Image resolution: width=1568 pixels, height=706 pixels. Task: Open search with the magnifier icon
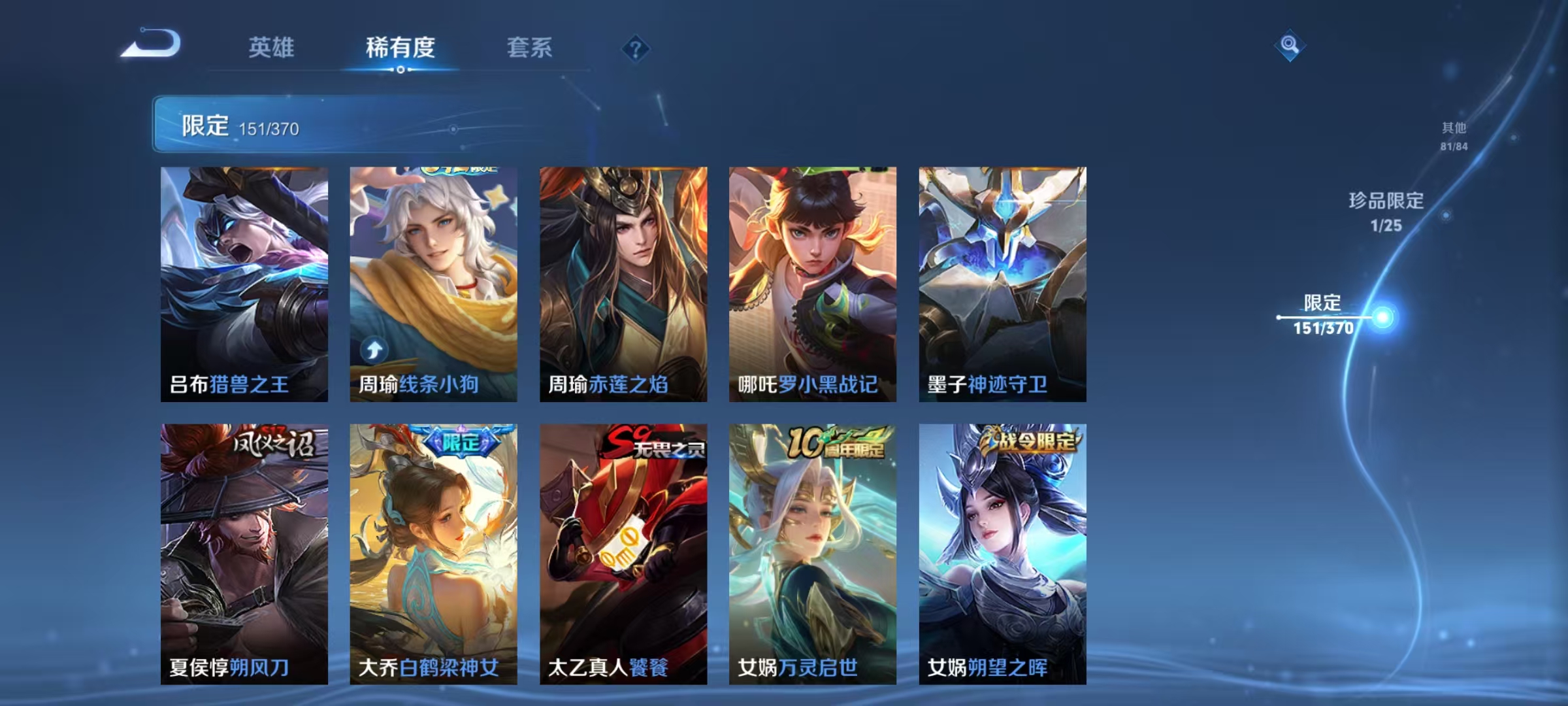[x=1289, y=46]
